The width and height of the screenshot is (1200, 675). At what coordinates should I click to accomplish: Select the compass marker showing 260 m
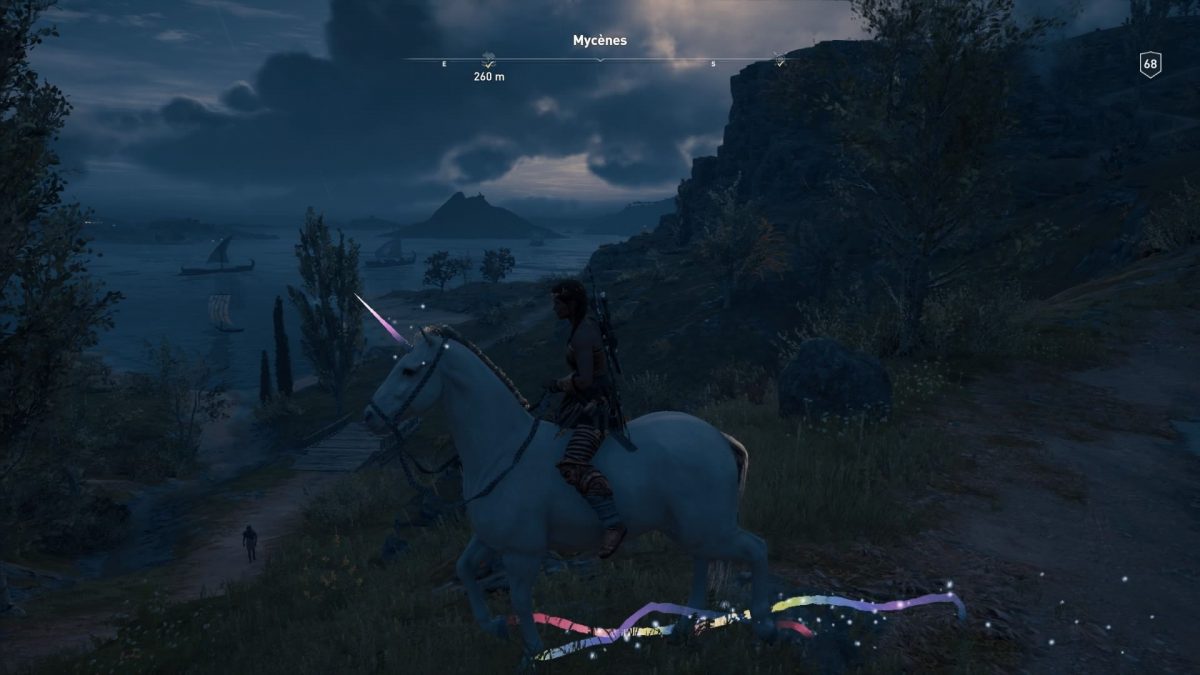point(489,60)
